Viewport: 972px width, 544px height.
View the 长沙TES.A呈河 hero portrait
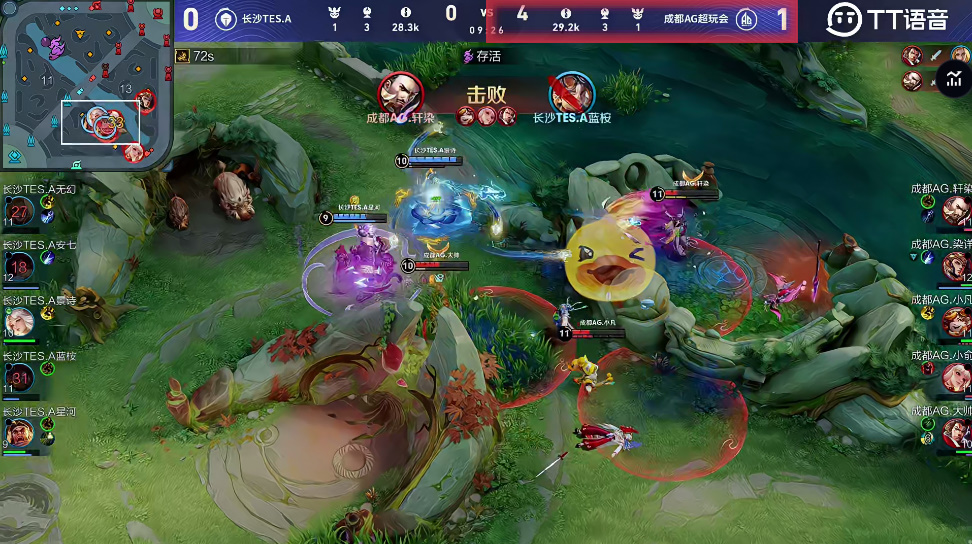pos(19,432)
